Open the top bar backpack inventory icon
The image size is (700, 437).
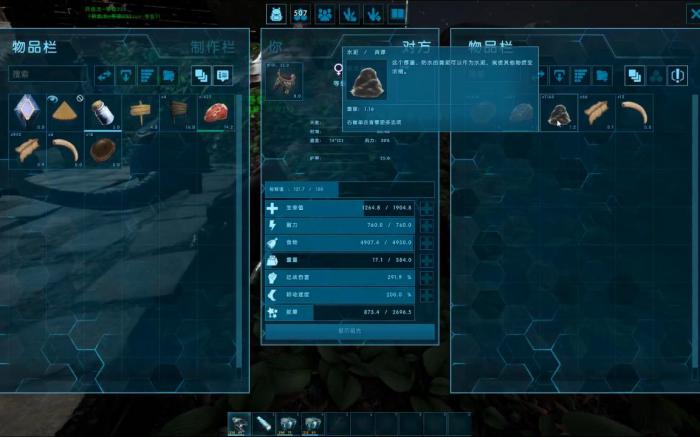coord(275,14)
